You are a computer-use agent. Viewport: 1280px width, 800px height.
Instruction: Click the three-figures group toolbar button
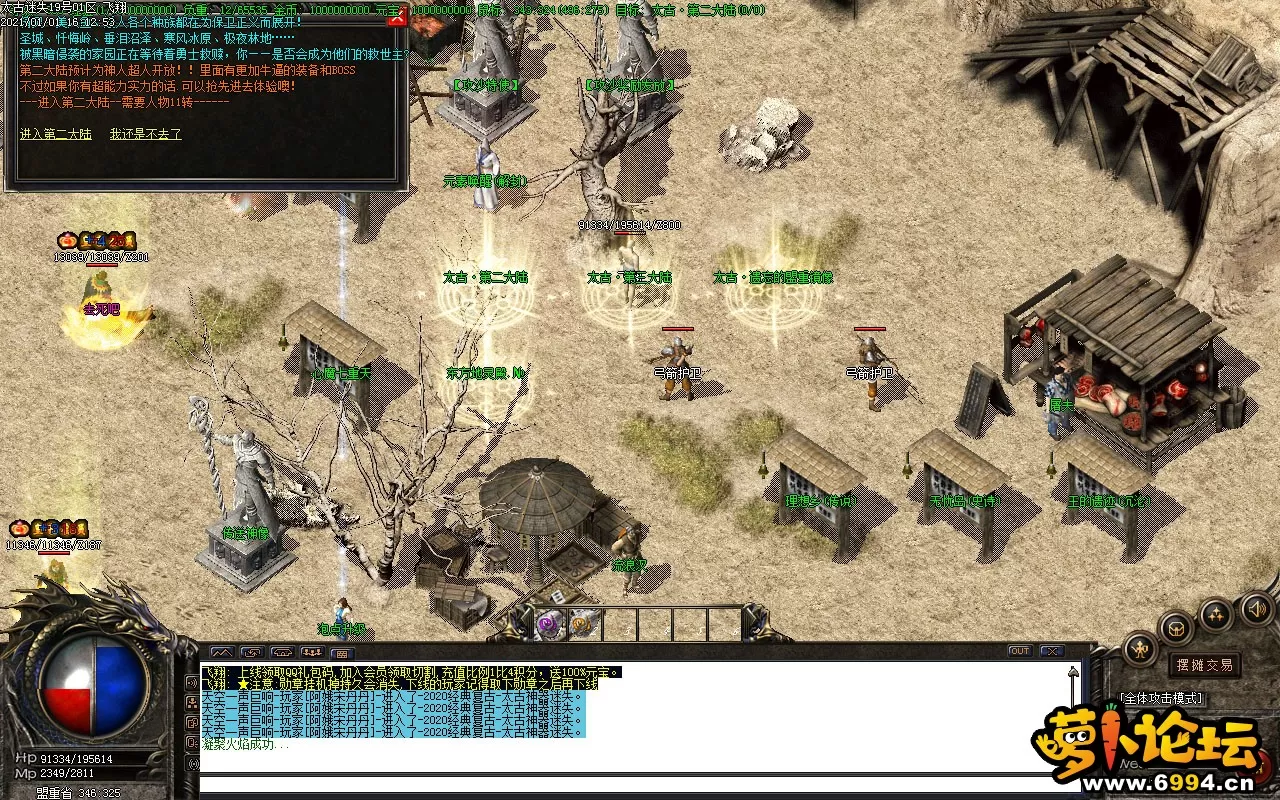pos(311,653)
